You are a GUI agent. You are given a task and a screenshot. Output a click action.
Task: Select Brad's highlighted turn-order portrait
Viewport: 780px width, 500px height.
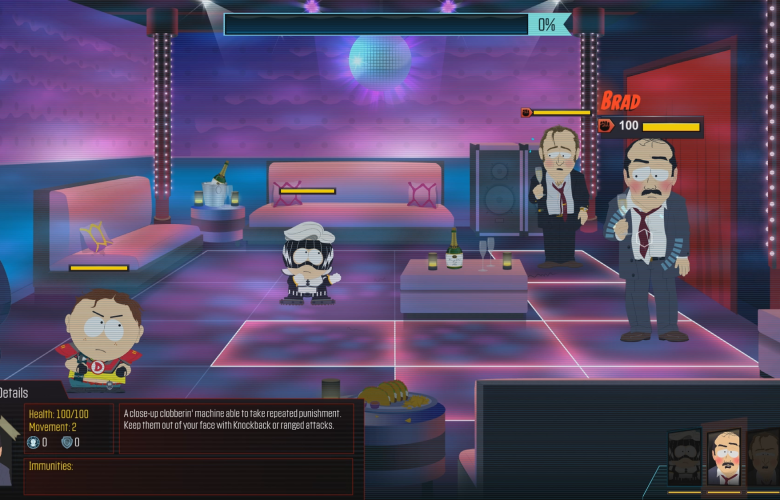point(723,459)
